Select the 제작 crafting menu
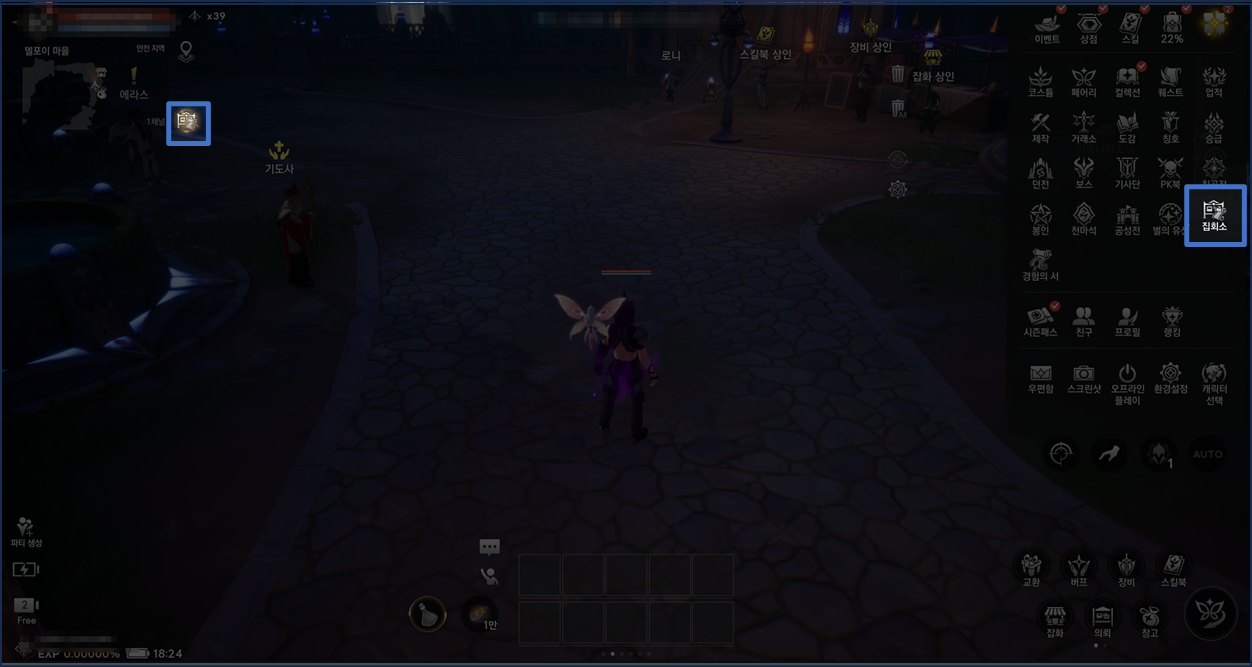Viewport: 1252px width, 667px height. (x=1040, y=127)
